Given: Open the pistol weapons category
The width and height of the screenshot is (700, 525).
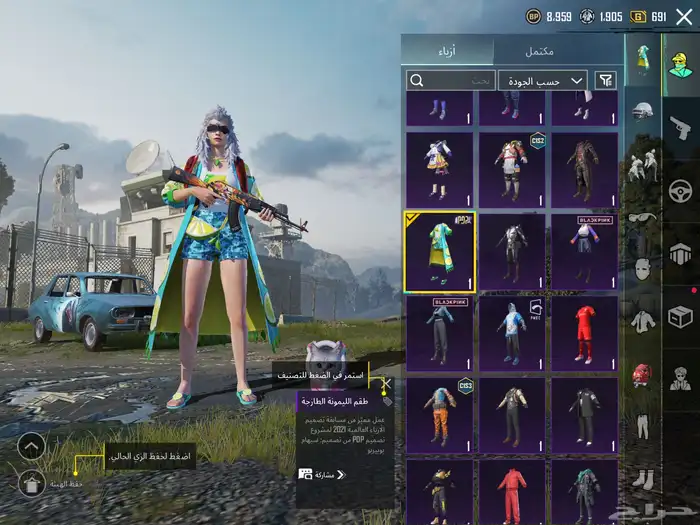Looking at the screenshot, I should coord(680,127).
